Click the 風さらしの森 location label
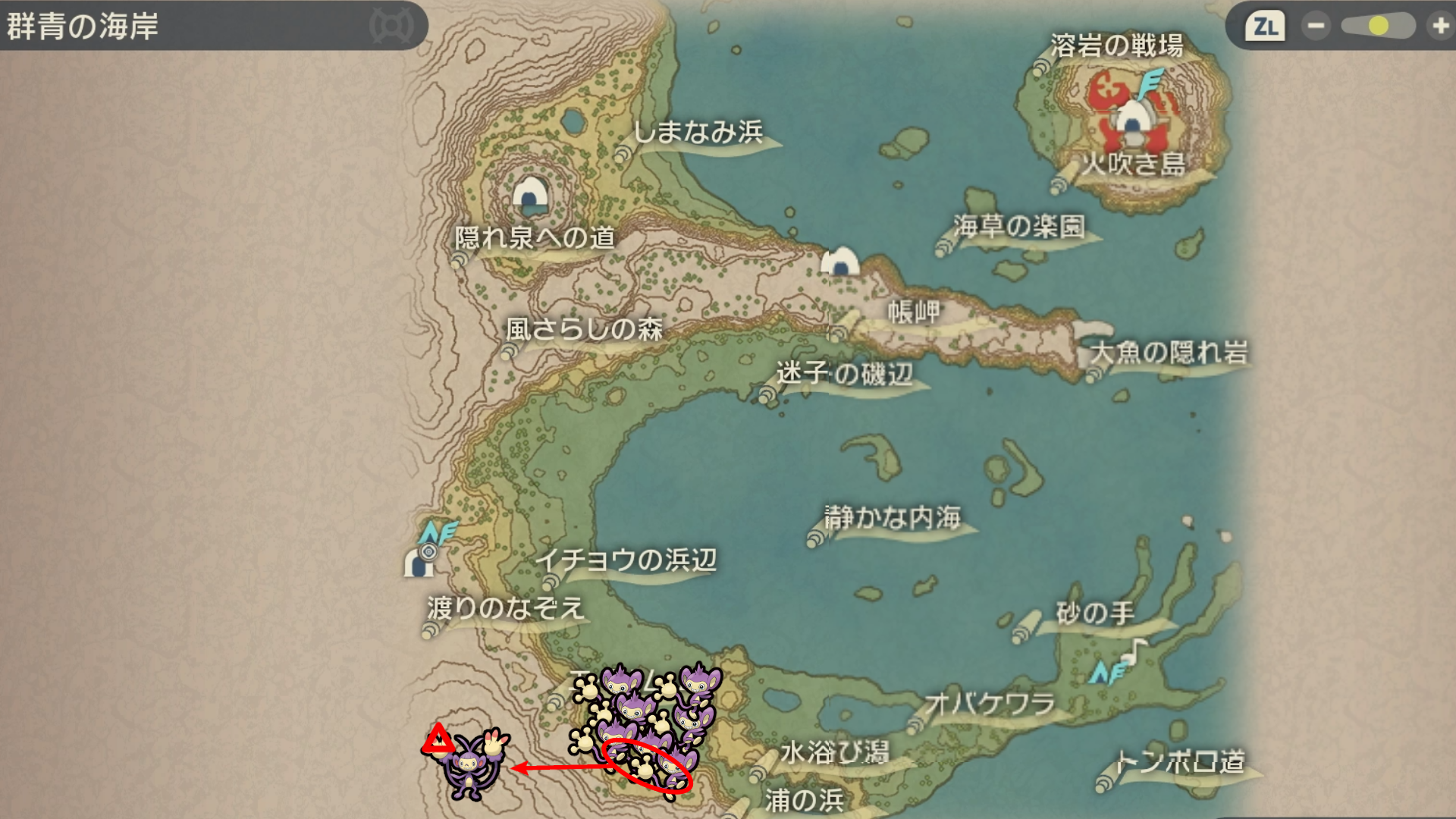This screenshot has height=819, width=1456. [x=584, y=329]
